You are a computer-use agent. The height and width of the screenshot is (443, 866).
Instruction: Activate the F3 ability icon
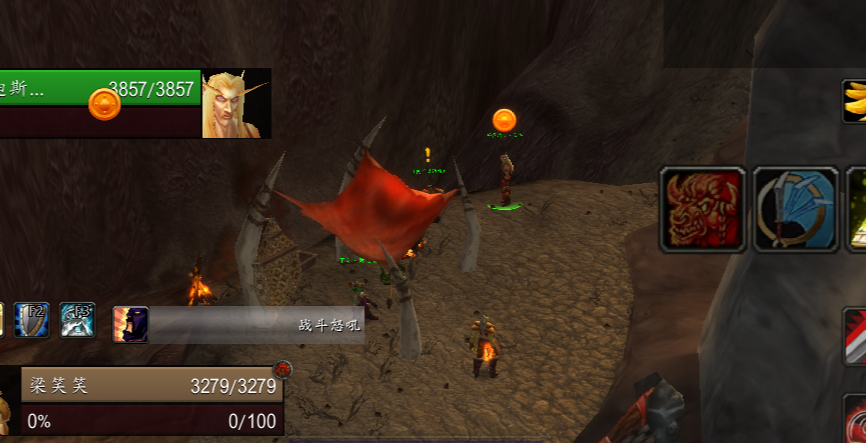pyautogui.click(x=78, y=320)
